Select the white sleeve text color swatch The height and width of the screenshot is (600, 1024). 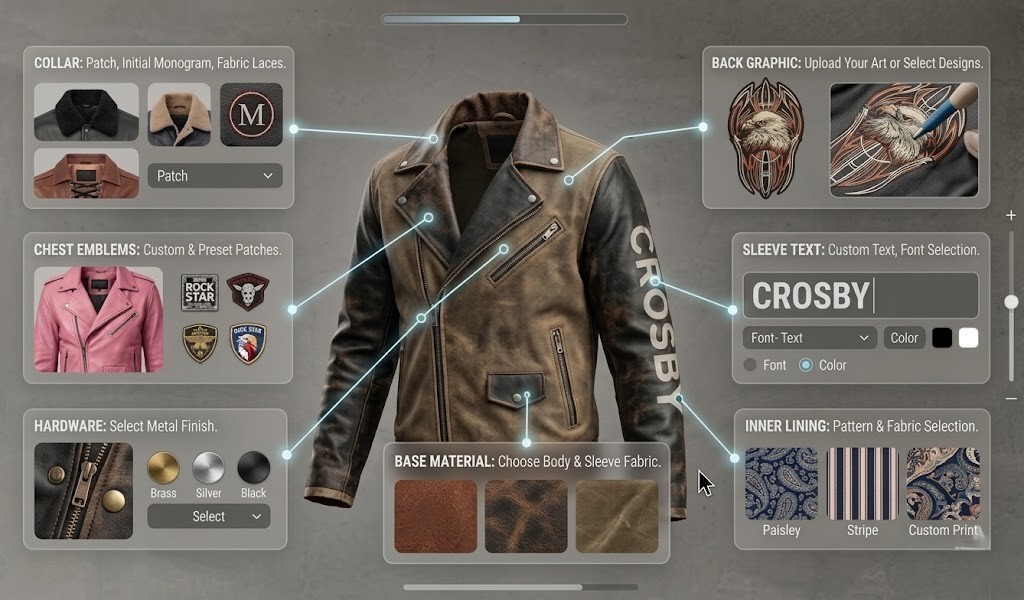968,338
